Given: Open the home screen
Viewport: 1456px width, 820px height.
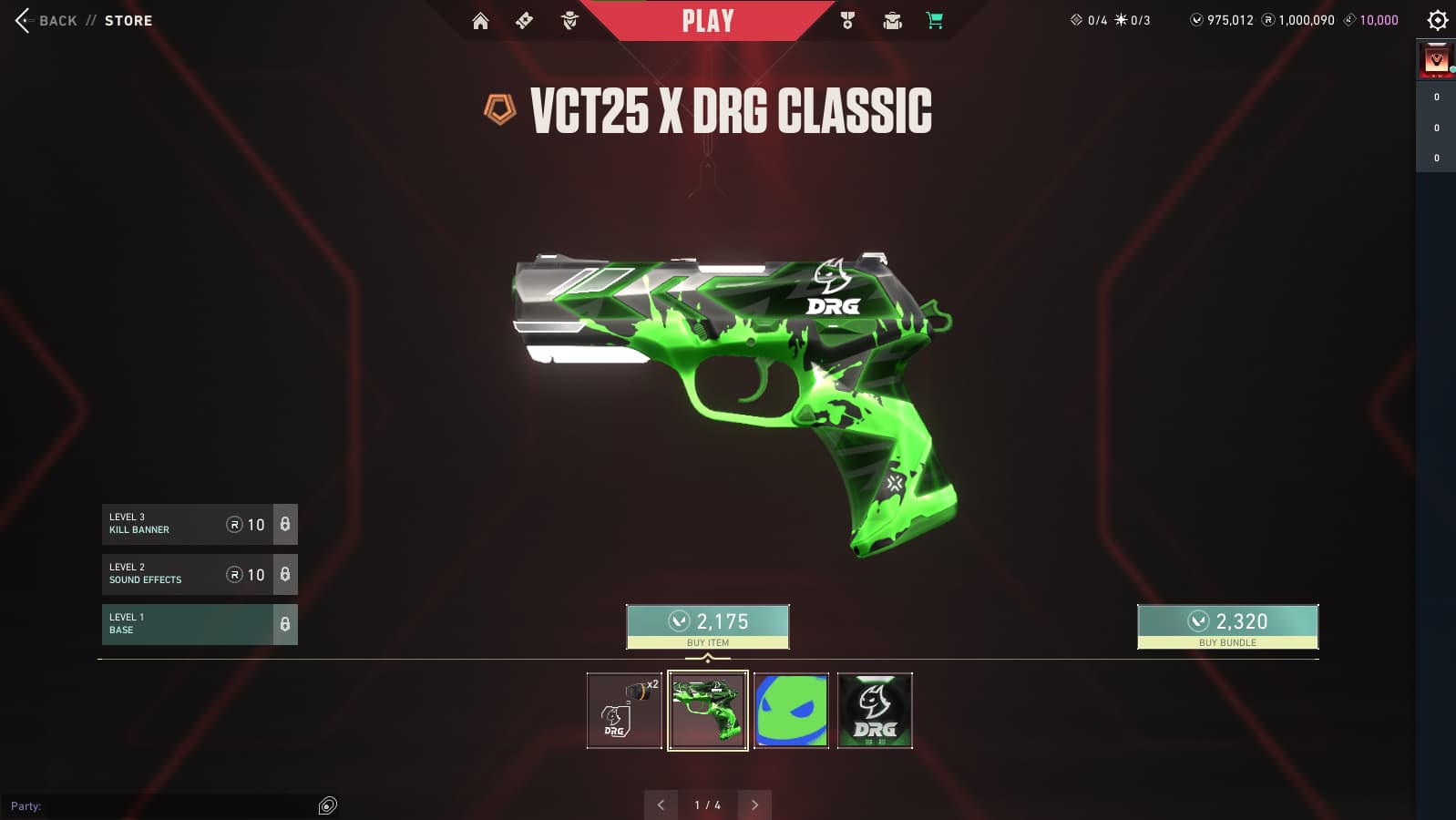Looking at the screenshot, I should [x=480, y=21].
